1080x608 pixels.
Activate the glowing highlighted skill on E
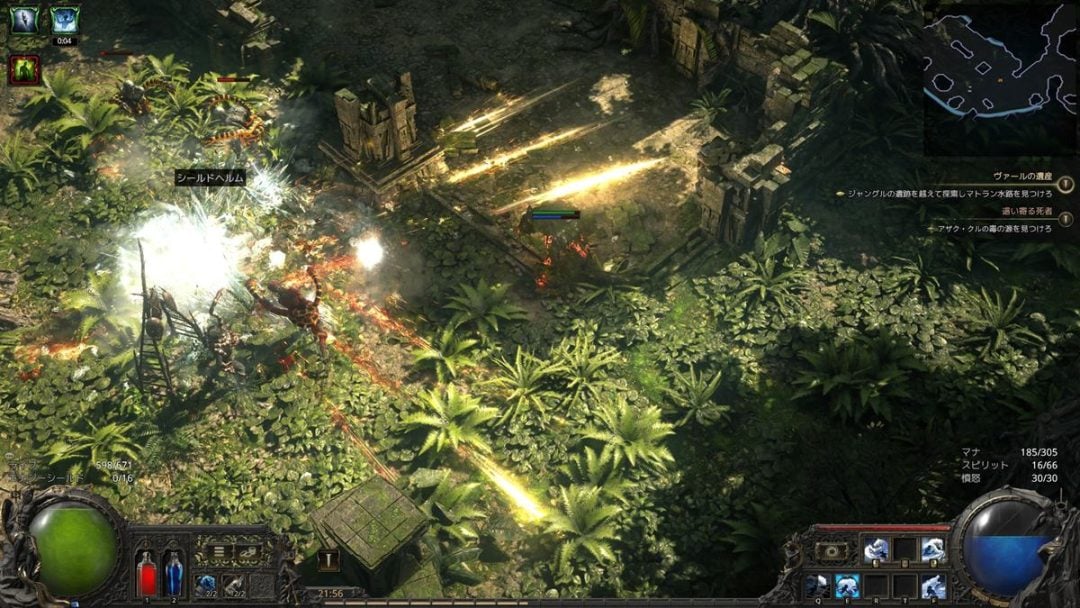click(x=848, y=586)
